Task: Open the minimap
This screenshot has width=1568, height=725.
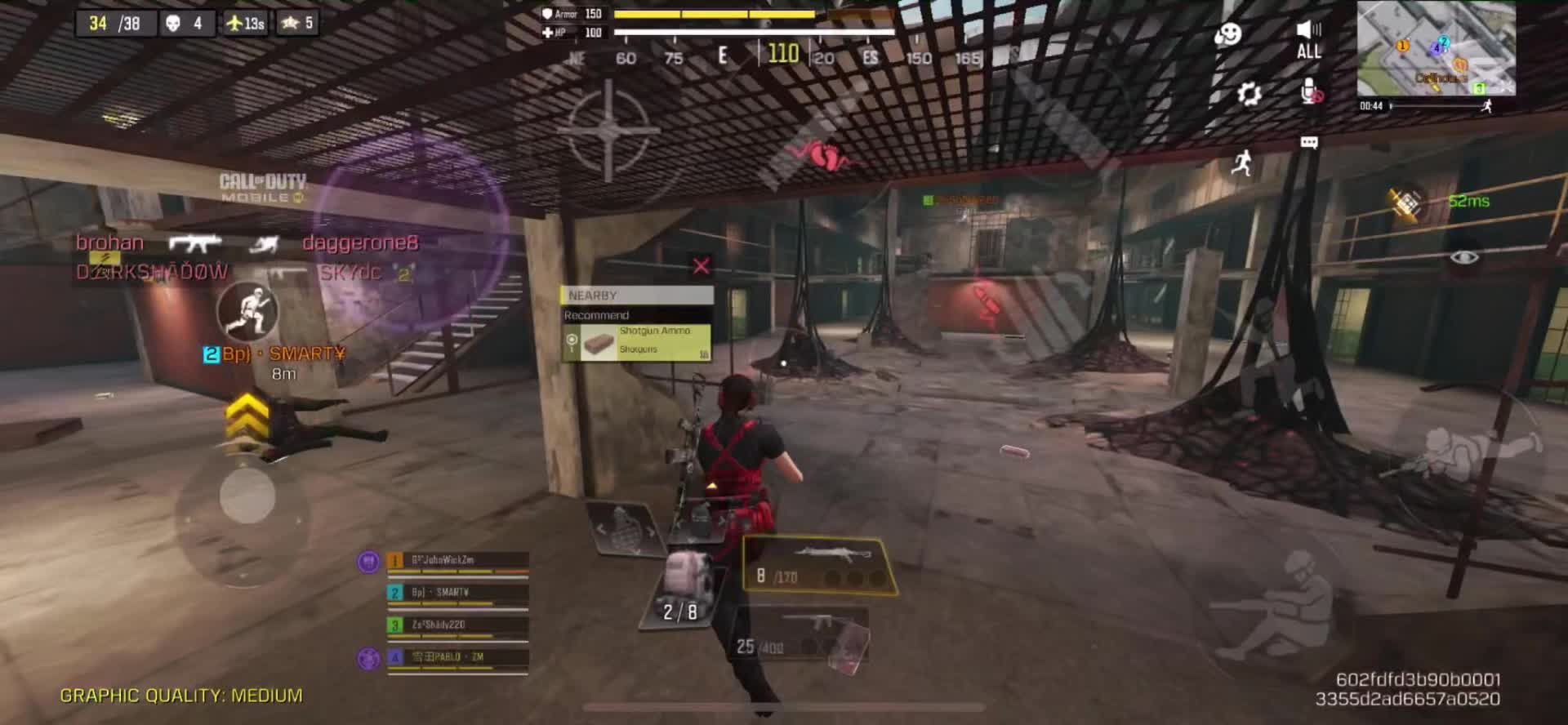Action: [1436, 47]
